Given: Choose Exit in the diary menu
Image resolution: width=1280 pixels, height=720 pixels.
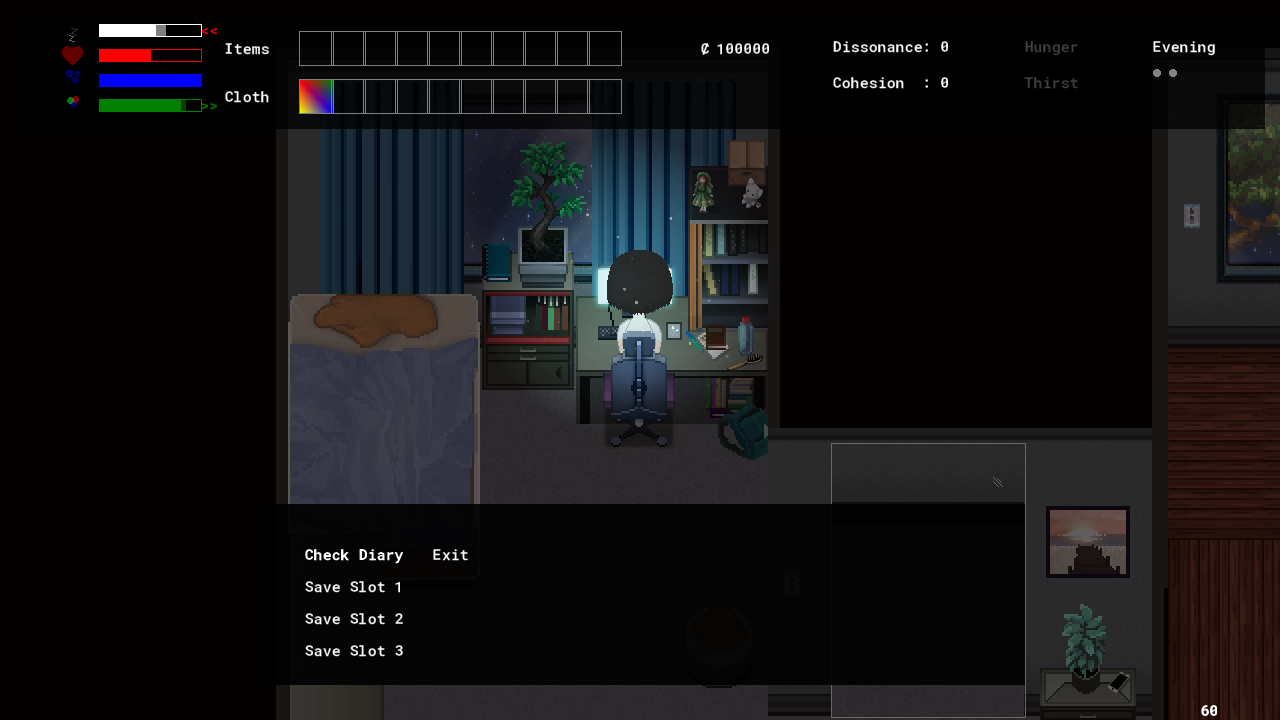Looking at the screenshot, I should pos(450,555).
